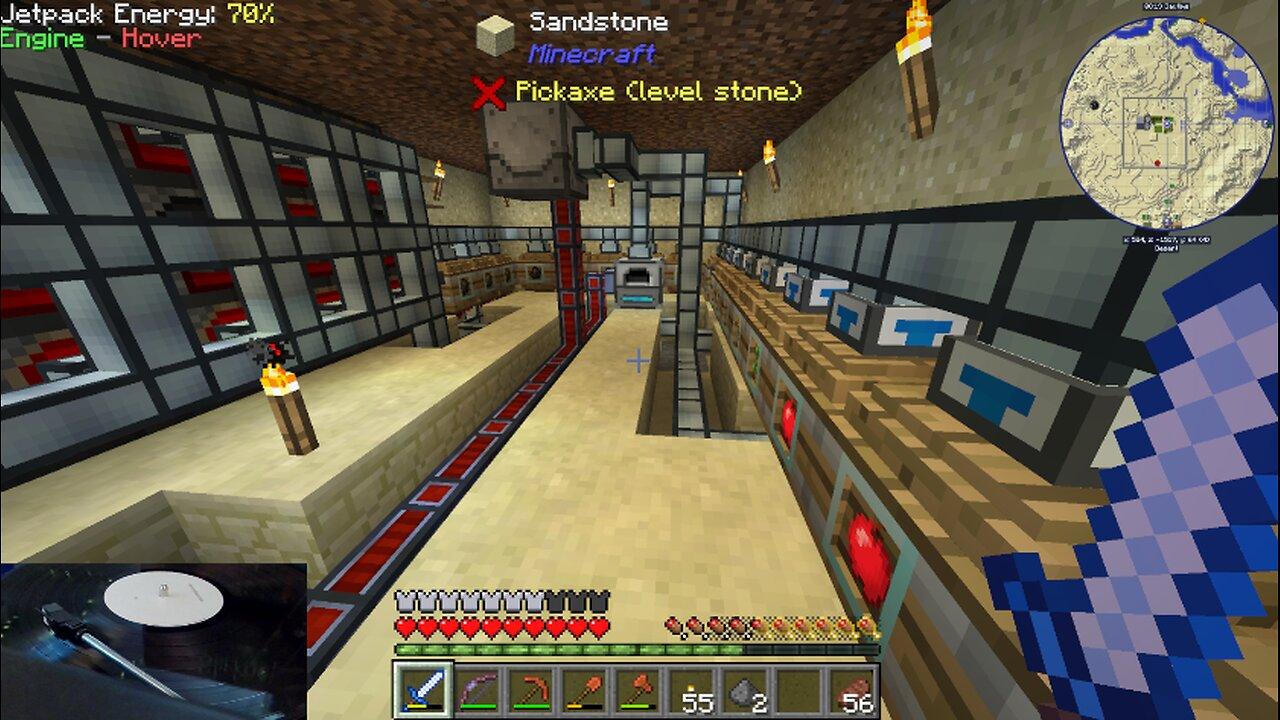Expand the Sandstone tooltip header
Viewport: 1280px width, 720px height.
click(598, 20)
